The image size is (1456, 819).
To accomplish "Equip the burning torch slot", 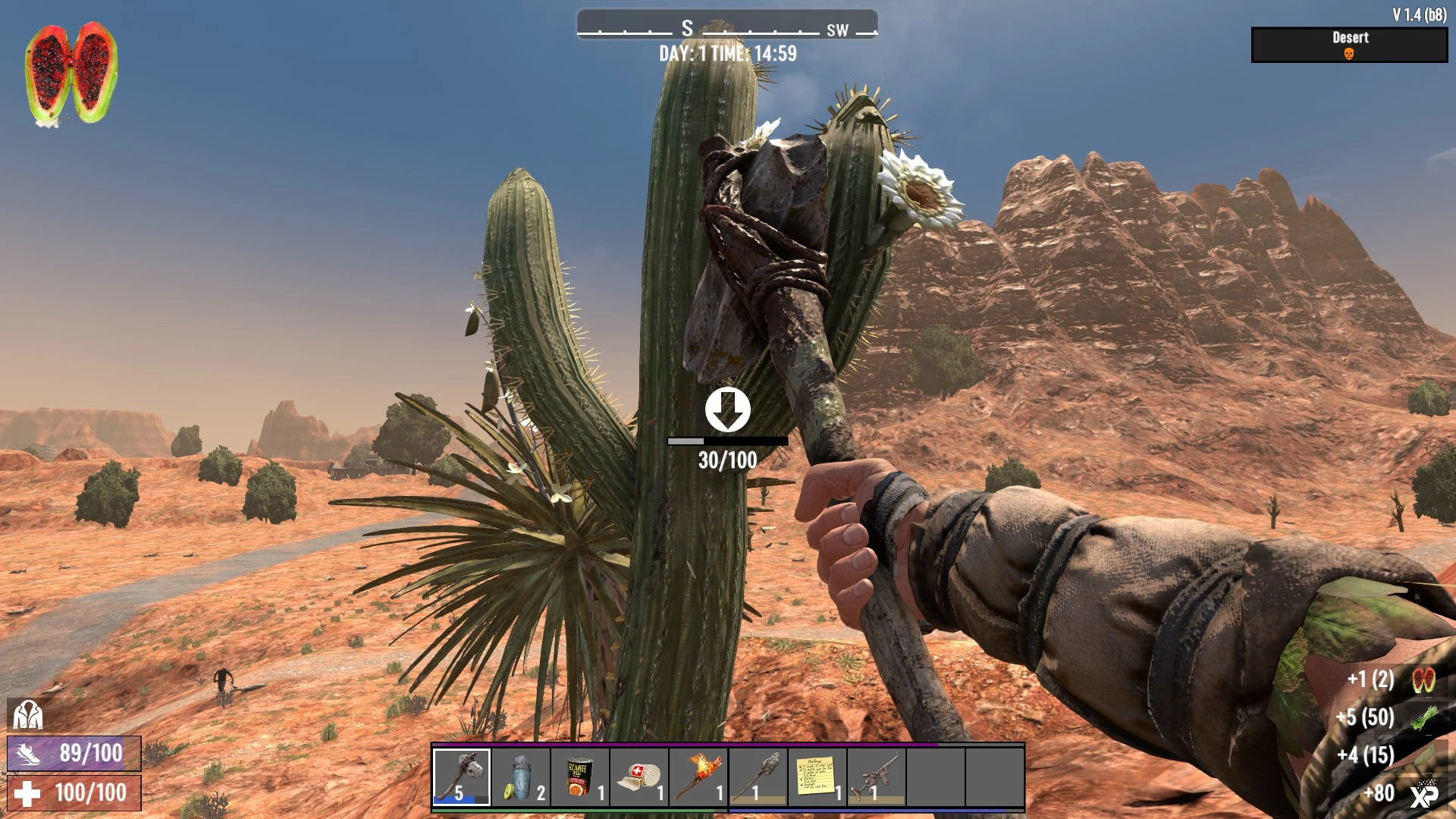I will 698,777.
